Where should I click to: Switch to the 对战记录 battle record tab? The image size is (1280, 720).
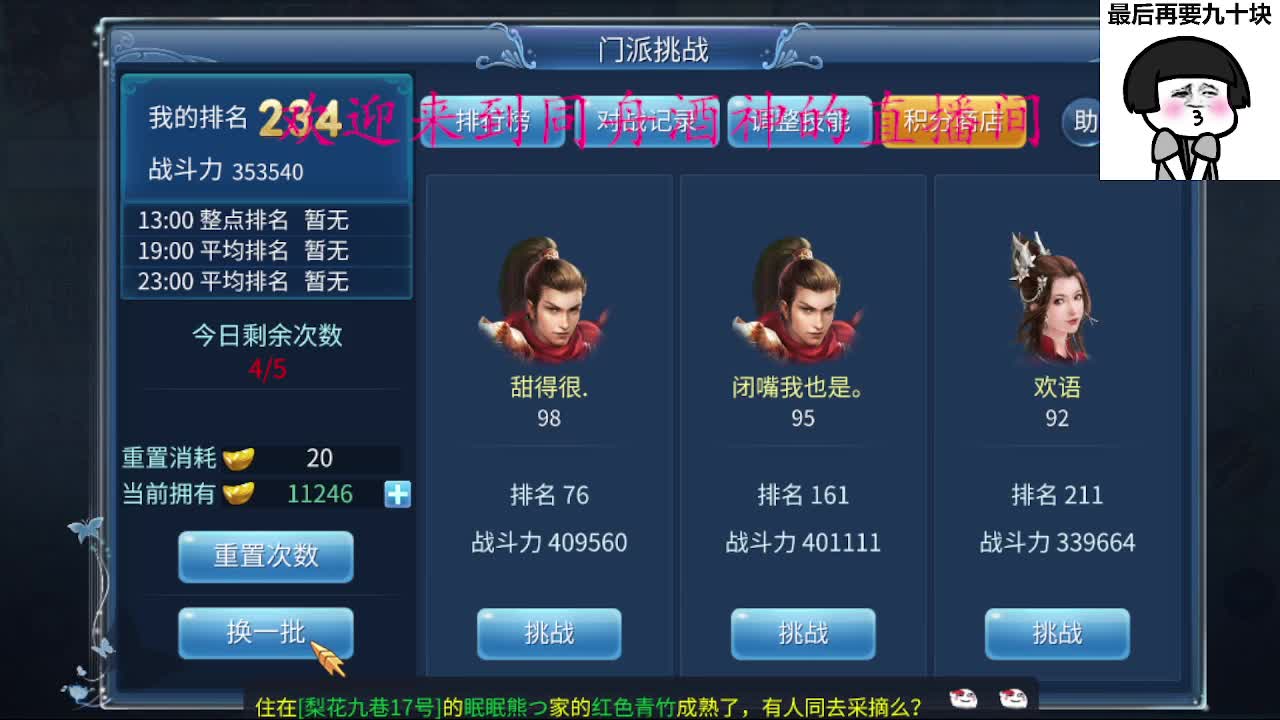pos(648,120)
